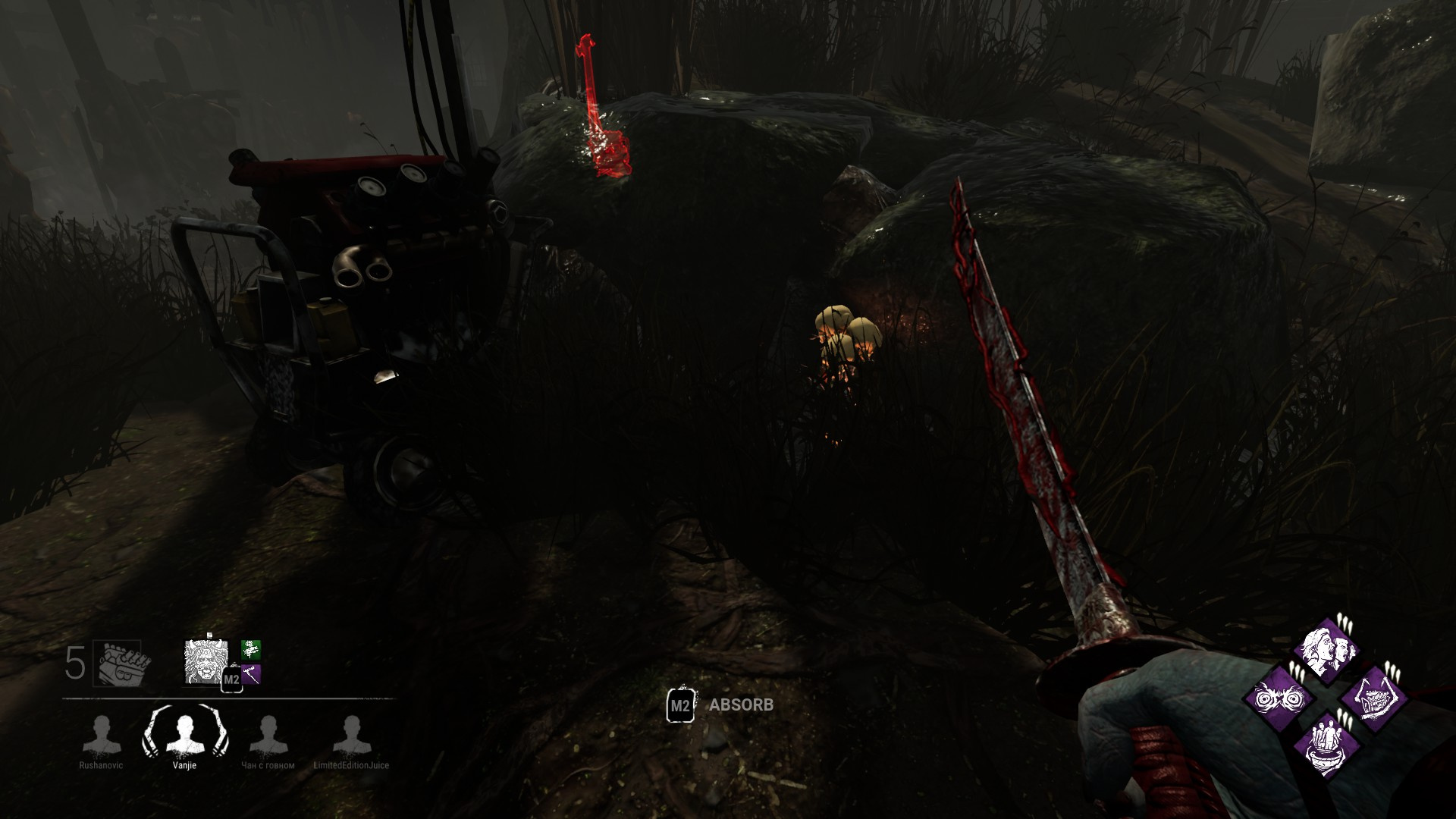Click the portrait labeled Чан с говном
Image resolution: width=1456 pixels, height=819 pixels.
[269, 733]
